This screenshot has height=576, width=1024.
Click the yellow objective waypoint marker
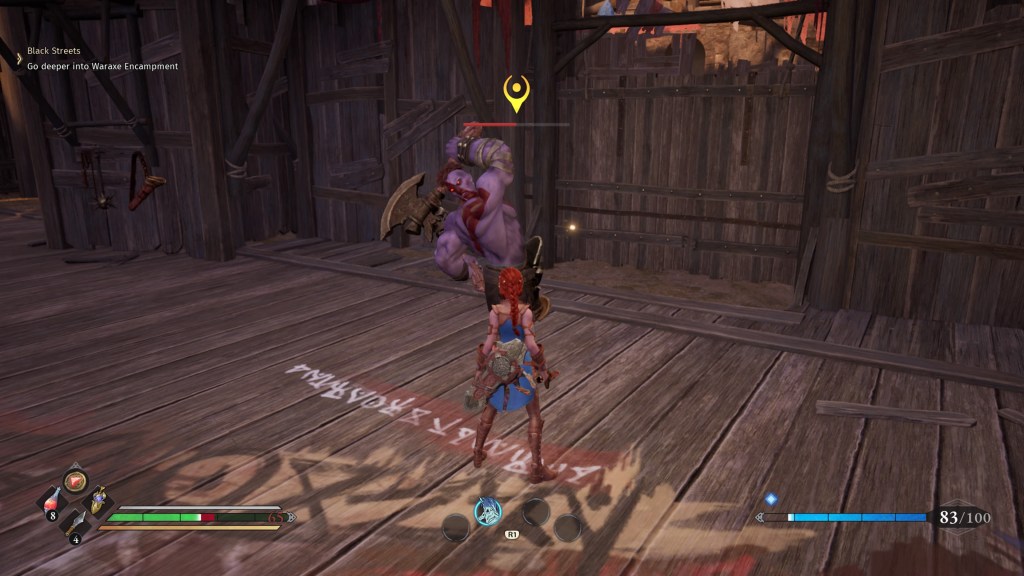pyautogui.click(x=516, y=92)
